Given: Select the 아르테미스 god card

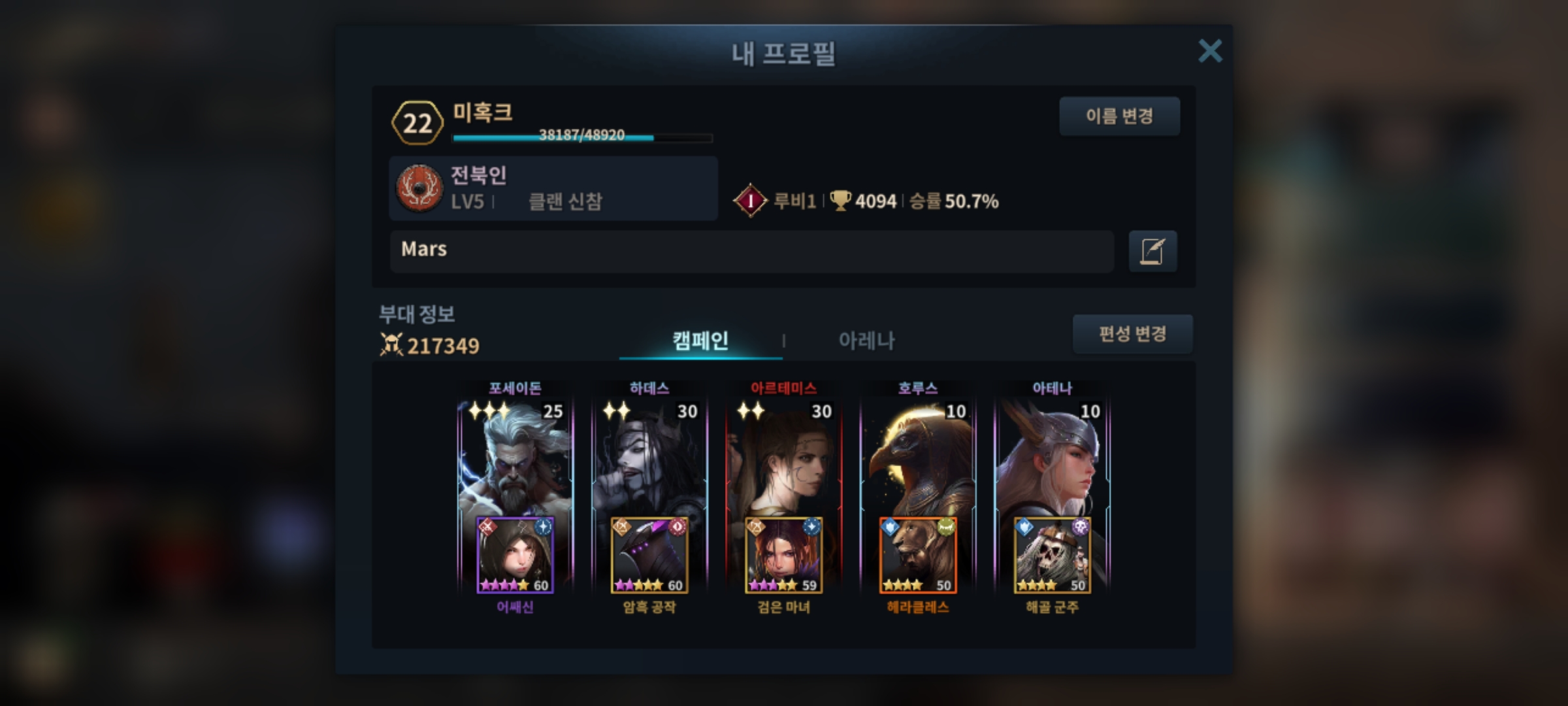Looking at the screenshot, I should point(783,458).
